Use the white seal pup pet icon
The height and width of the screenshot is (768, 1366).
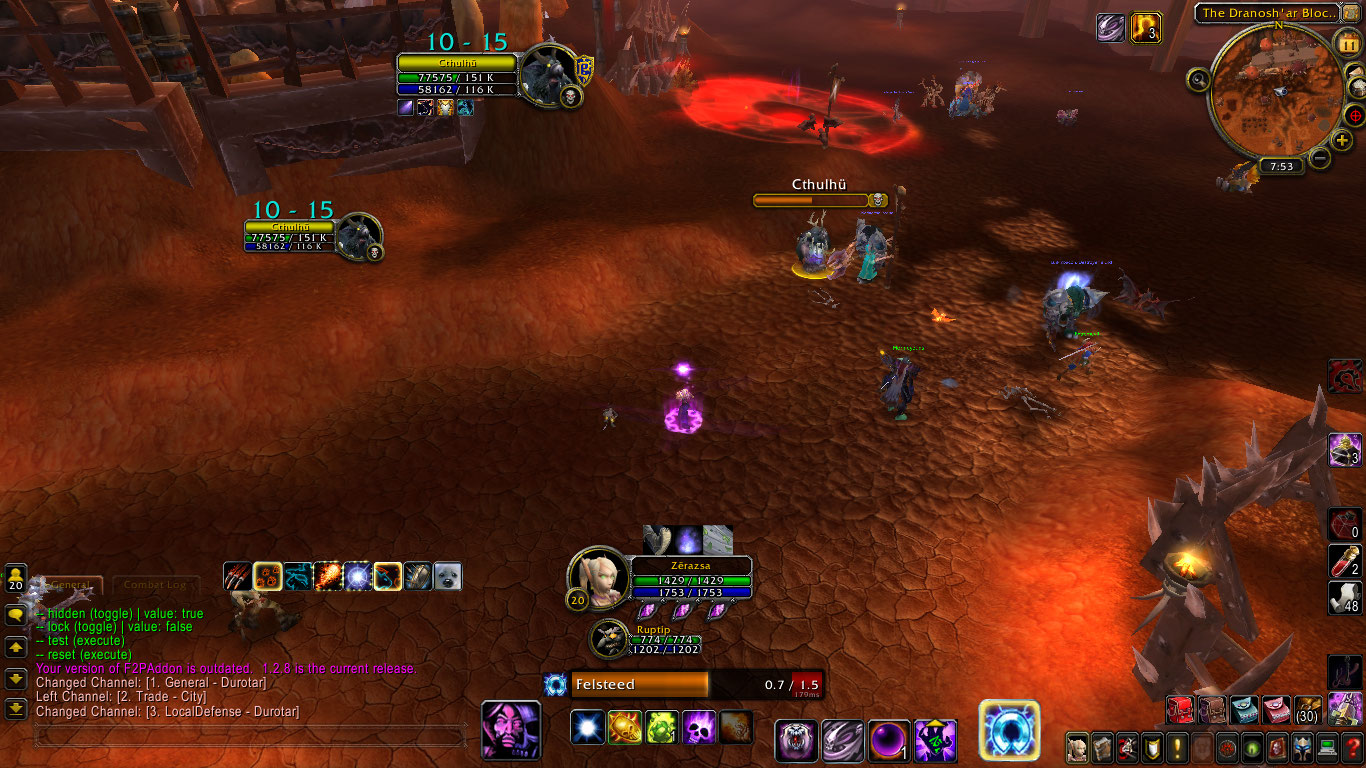[447, 576]
